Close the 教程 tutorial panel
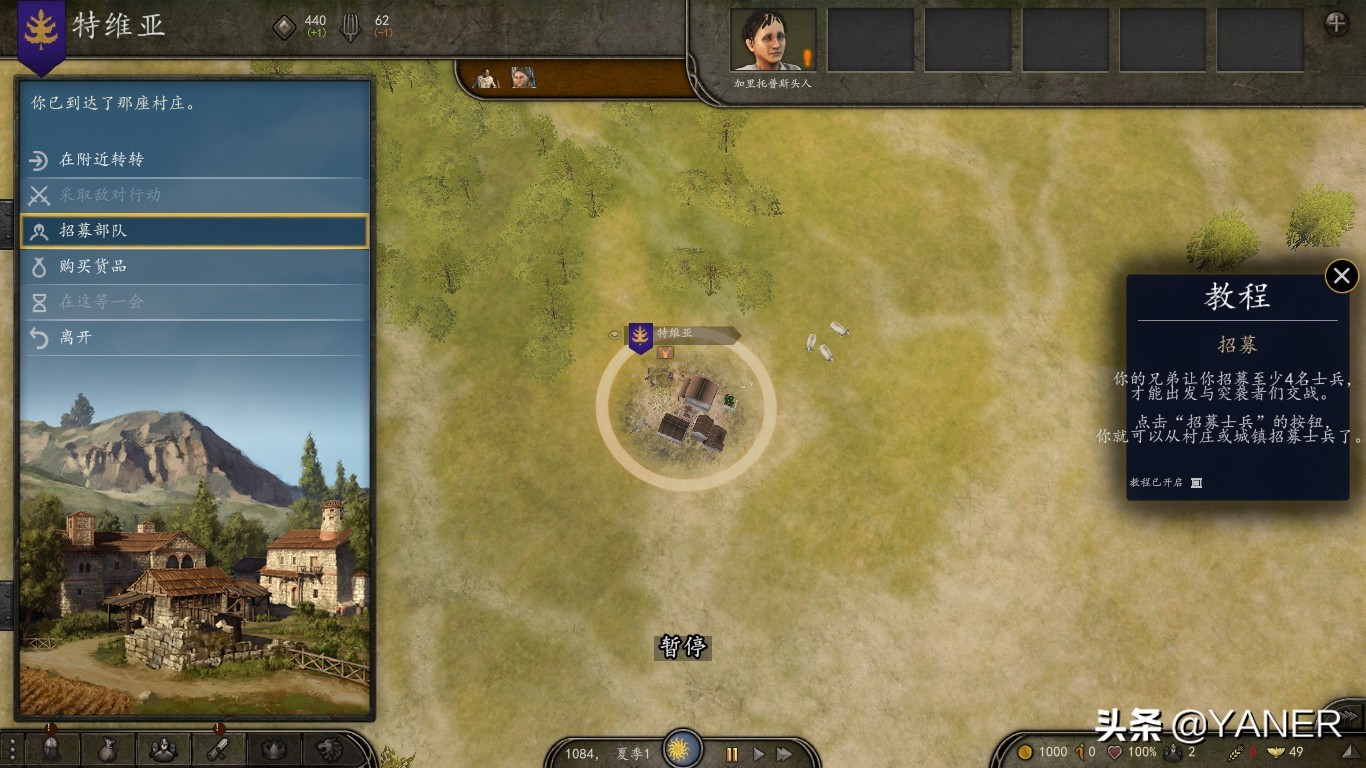The height and width of the screenshot is (768, 1366). click(x=1341, y=276)
